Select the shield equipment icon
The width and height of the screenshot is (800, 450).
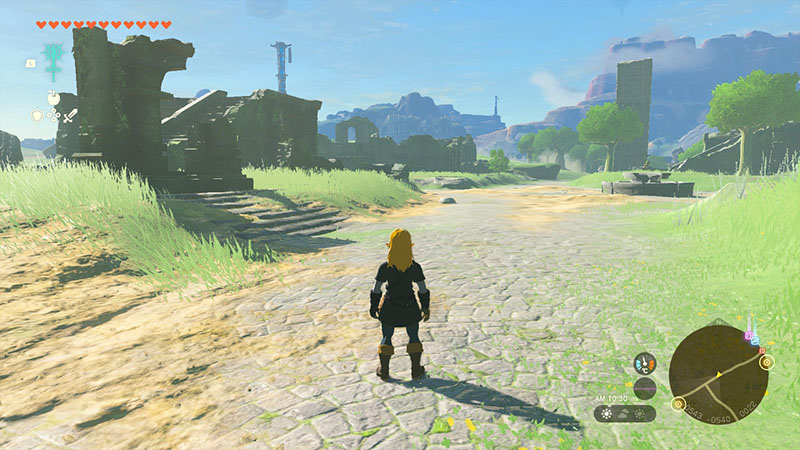coord(38,116)
